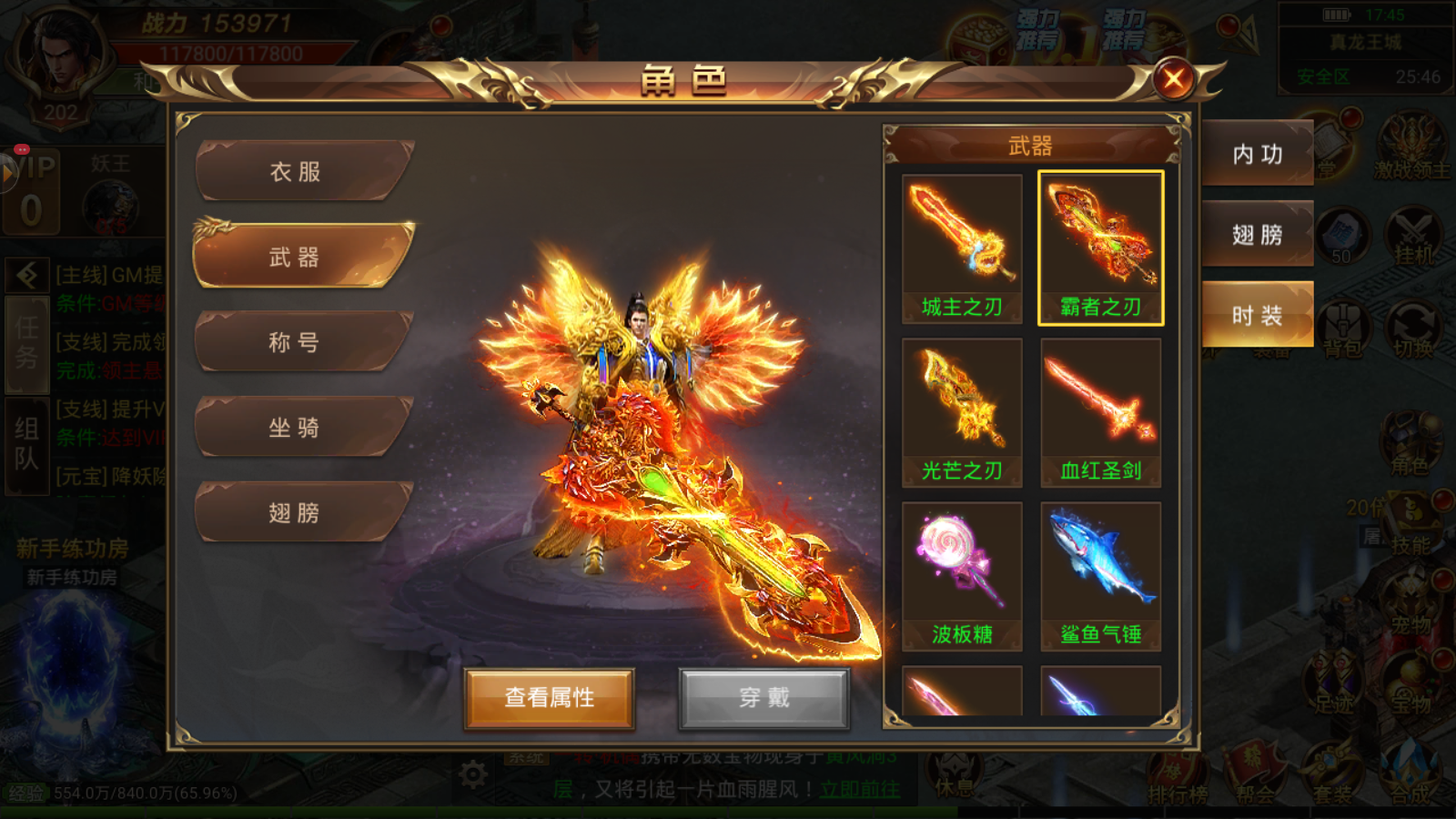The image size is (1456, 819).
Task: Close the 角色 character window
Action: [1173, 80]
